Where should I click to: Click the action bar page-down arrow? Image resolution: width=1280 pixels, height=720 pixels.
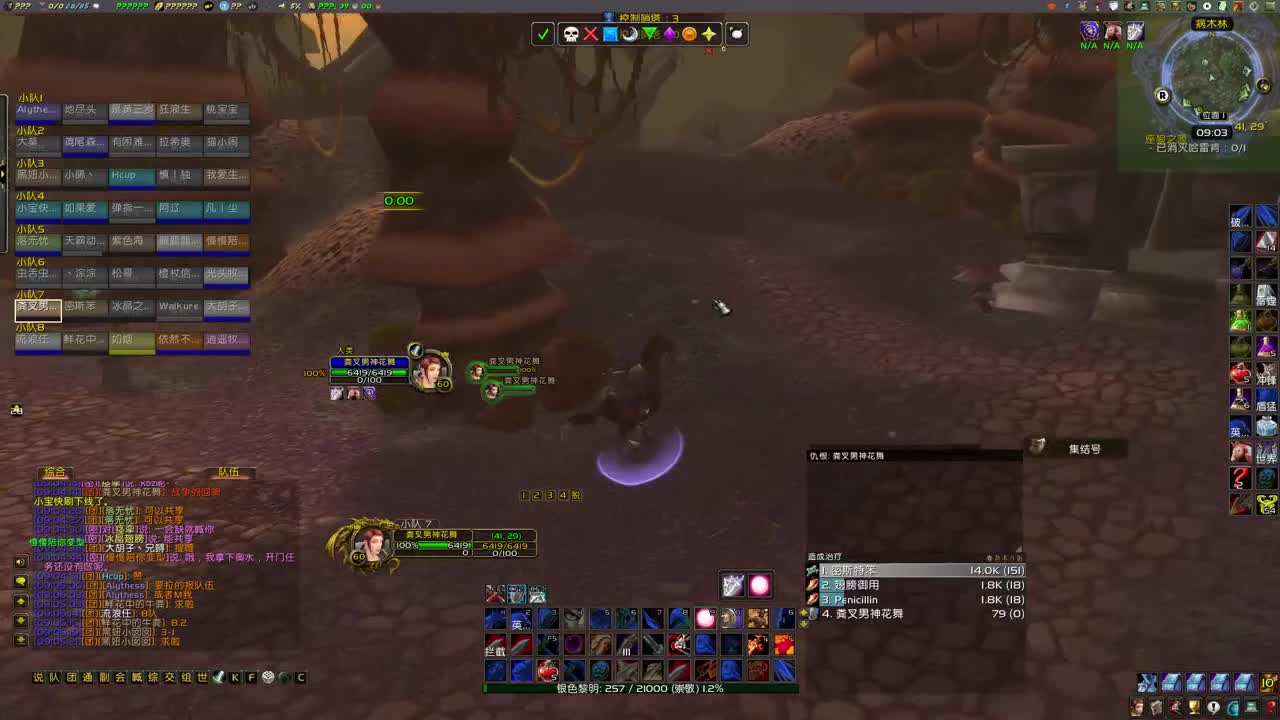(x=804, y=624)
